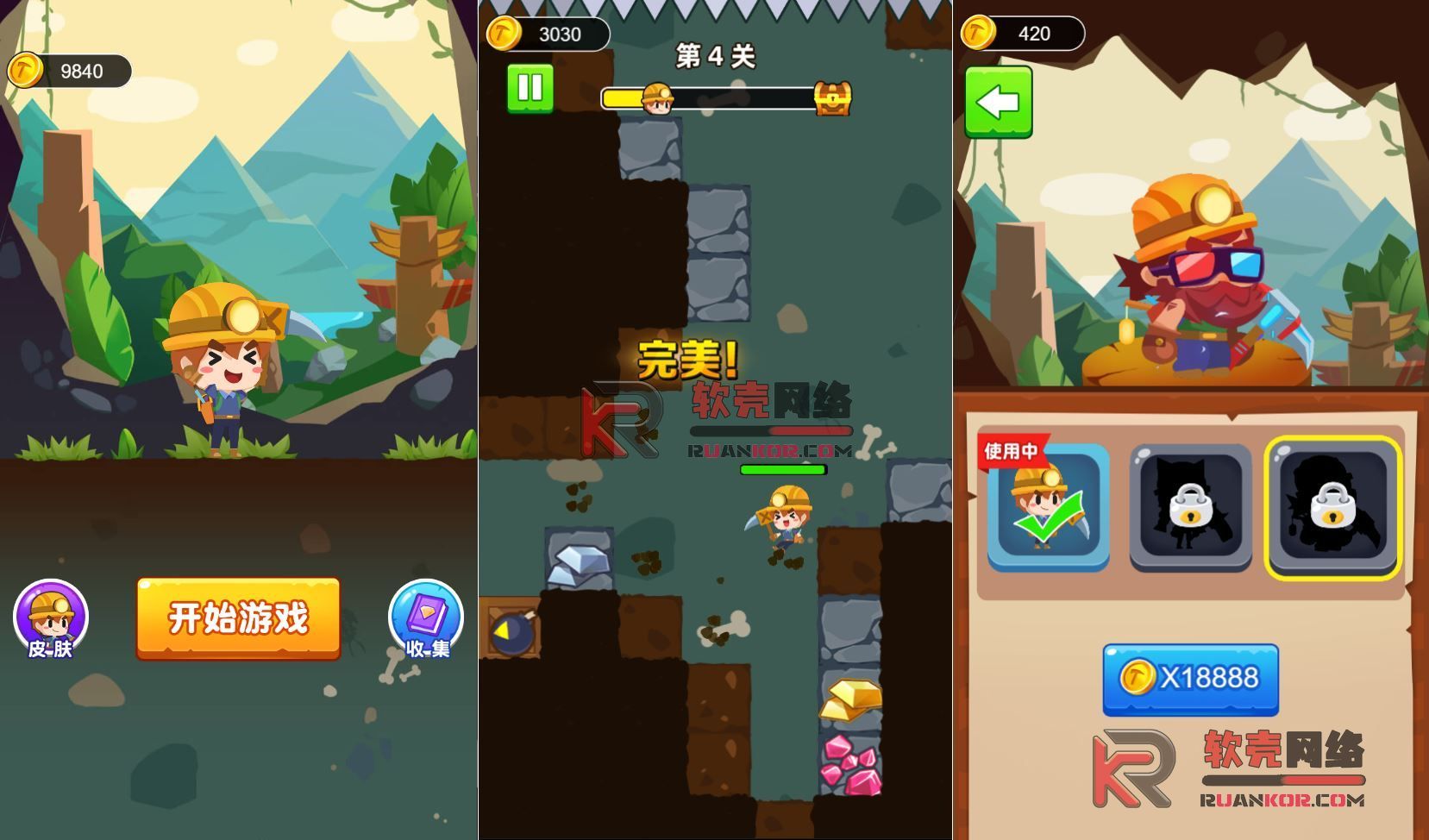Buy skin for X18888 coins
1429x840 pixels.
(1190, 679)
